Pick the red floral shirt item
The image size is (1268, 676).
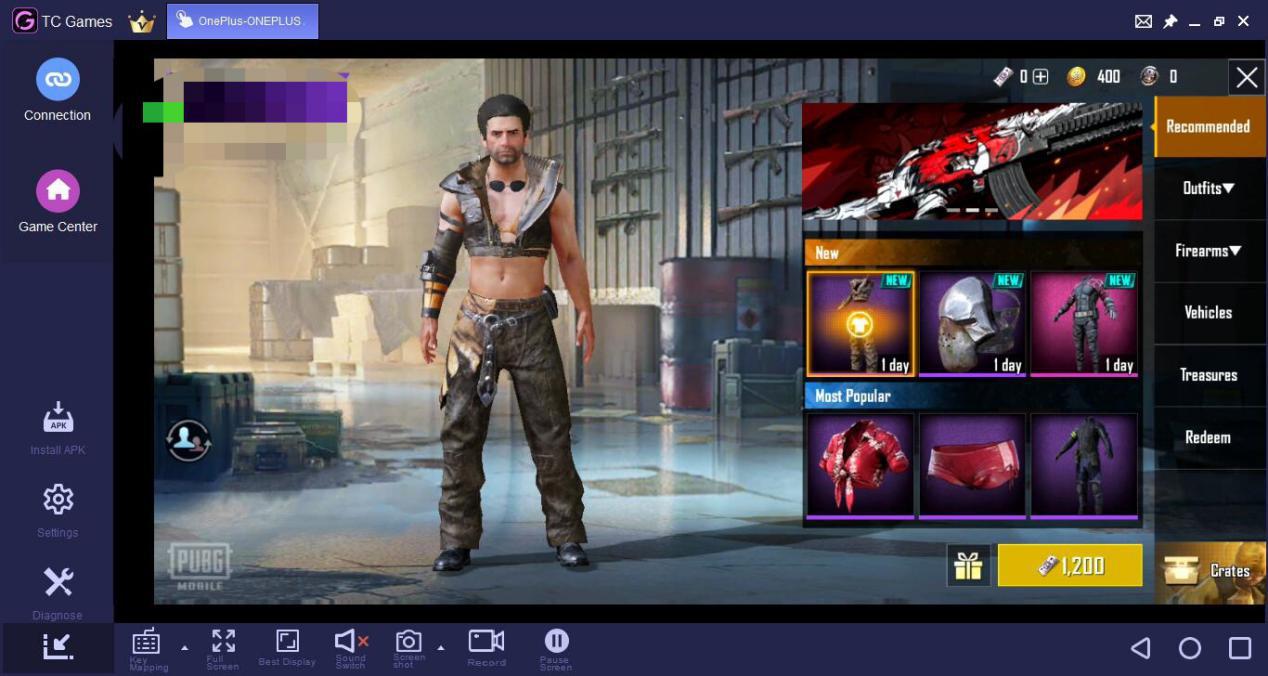pos(860,466)
